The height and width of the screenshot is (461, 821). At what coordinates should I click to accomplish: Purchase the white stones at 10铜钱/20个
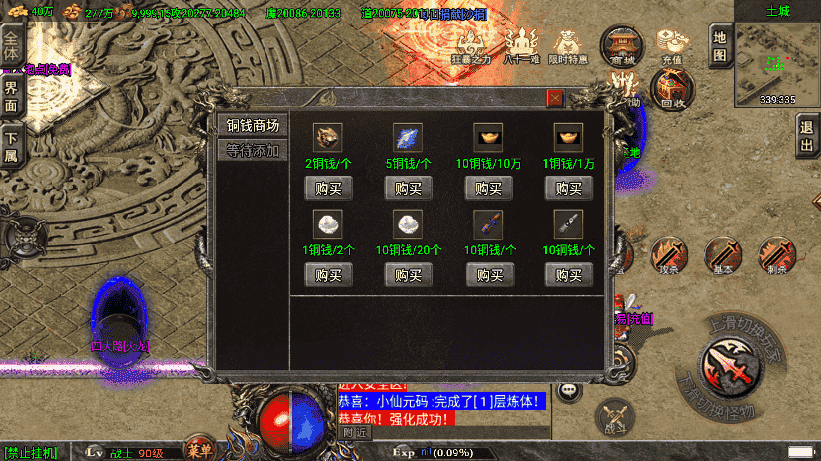(408, 274)
